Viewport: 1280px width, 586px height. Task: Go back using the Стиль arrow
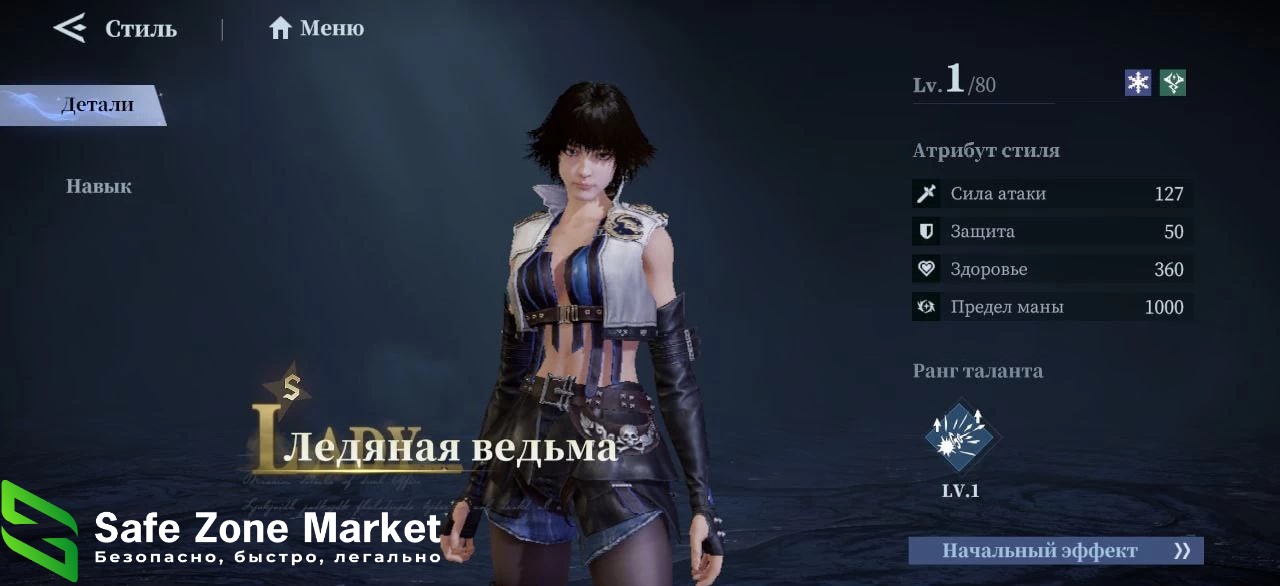click(70, 28)
